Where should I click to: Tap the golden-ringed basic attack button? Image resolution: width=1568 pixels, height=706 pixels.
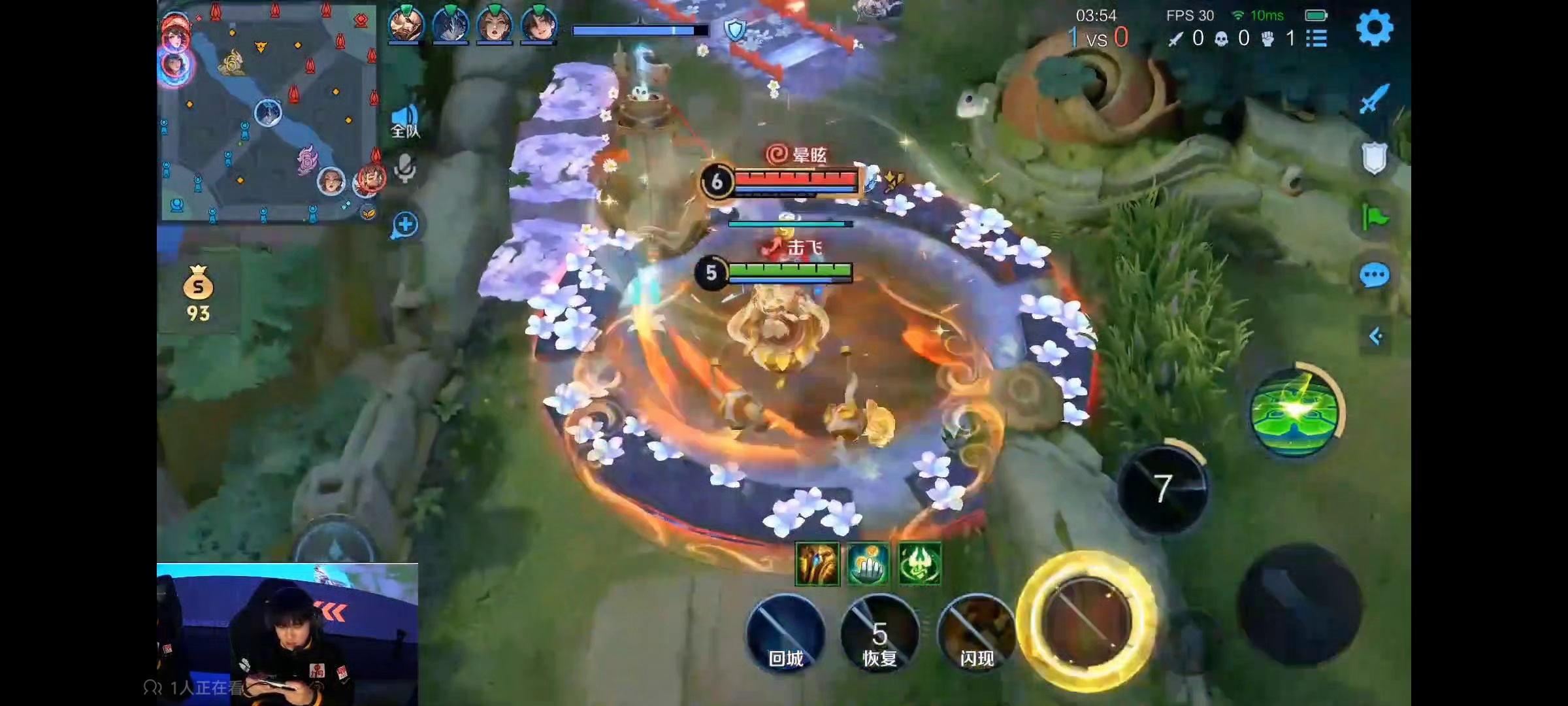(x=1087, y=620)
